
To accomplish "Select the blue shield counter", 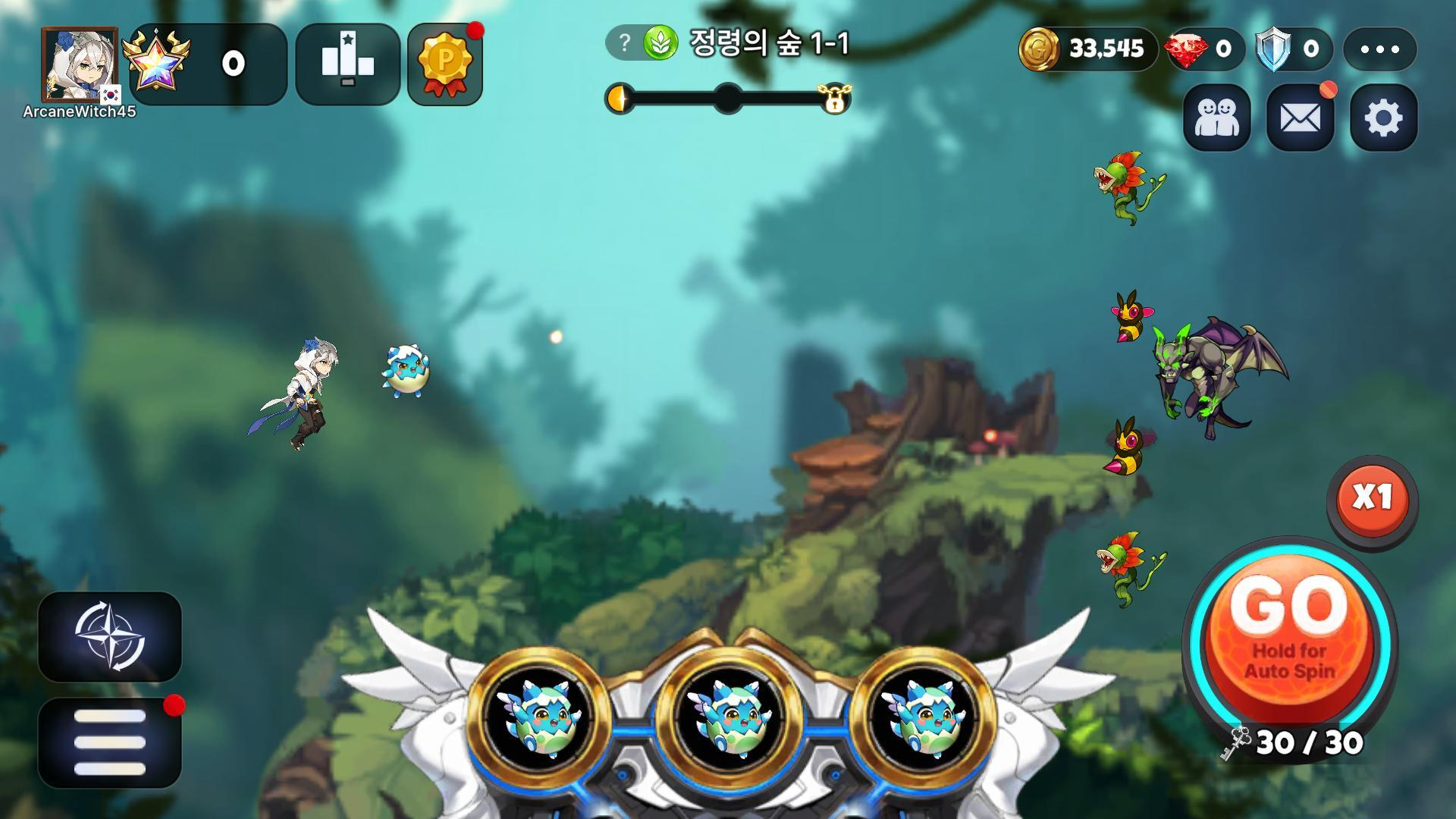I will point(1293,49).
